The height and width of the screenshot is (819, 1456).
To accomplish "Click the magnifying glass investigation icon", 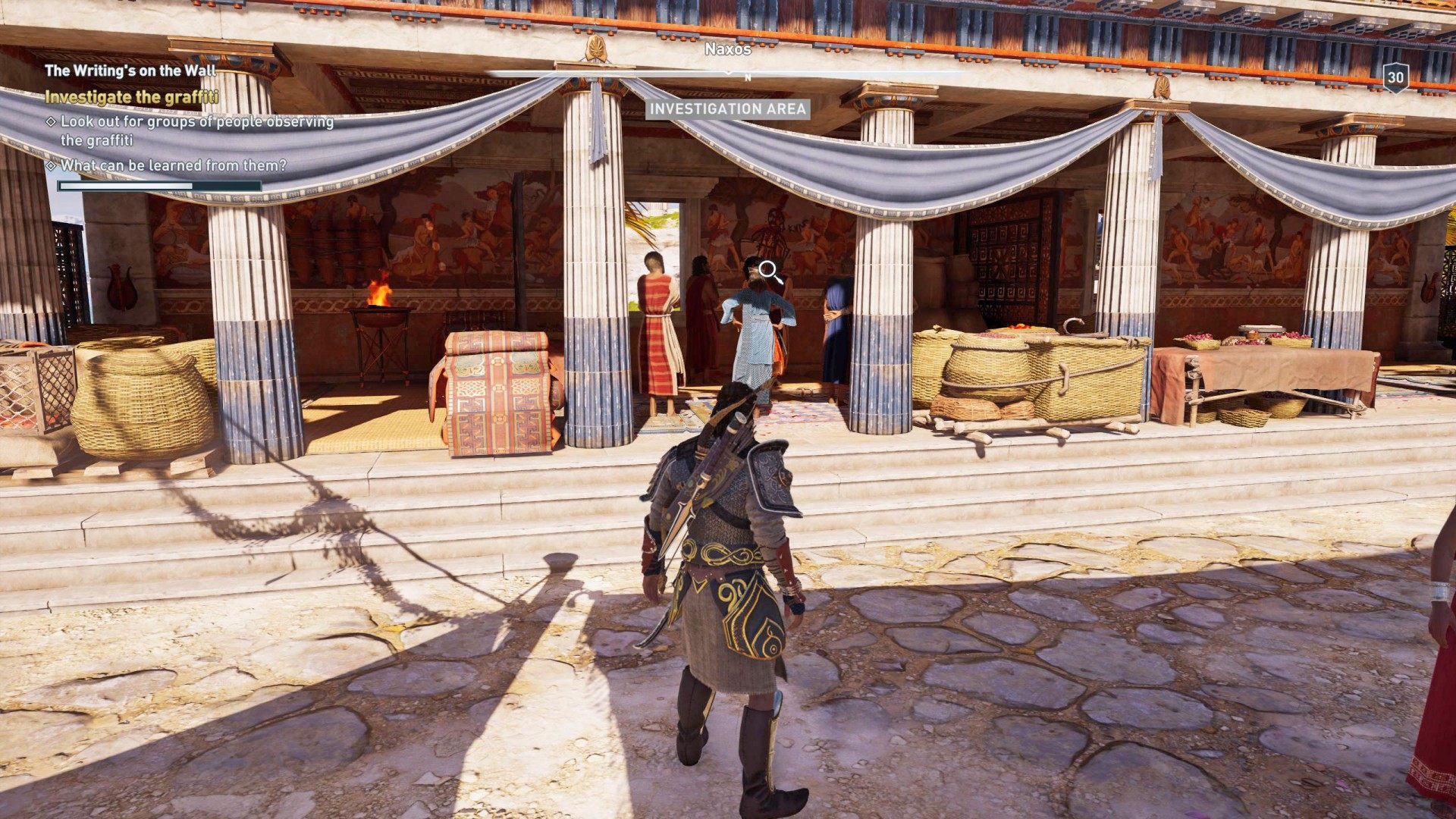I will click(766, 269).
